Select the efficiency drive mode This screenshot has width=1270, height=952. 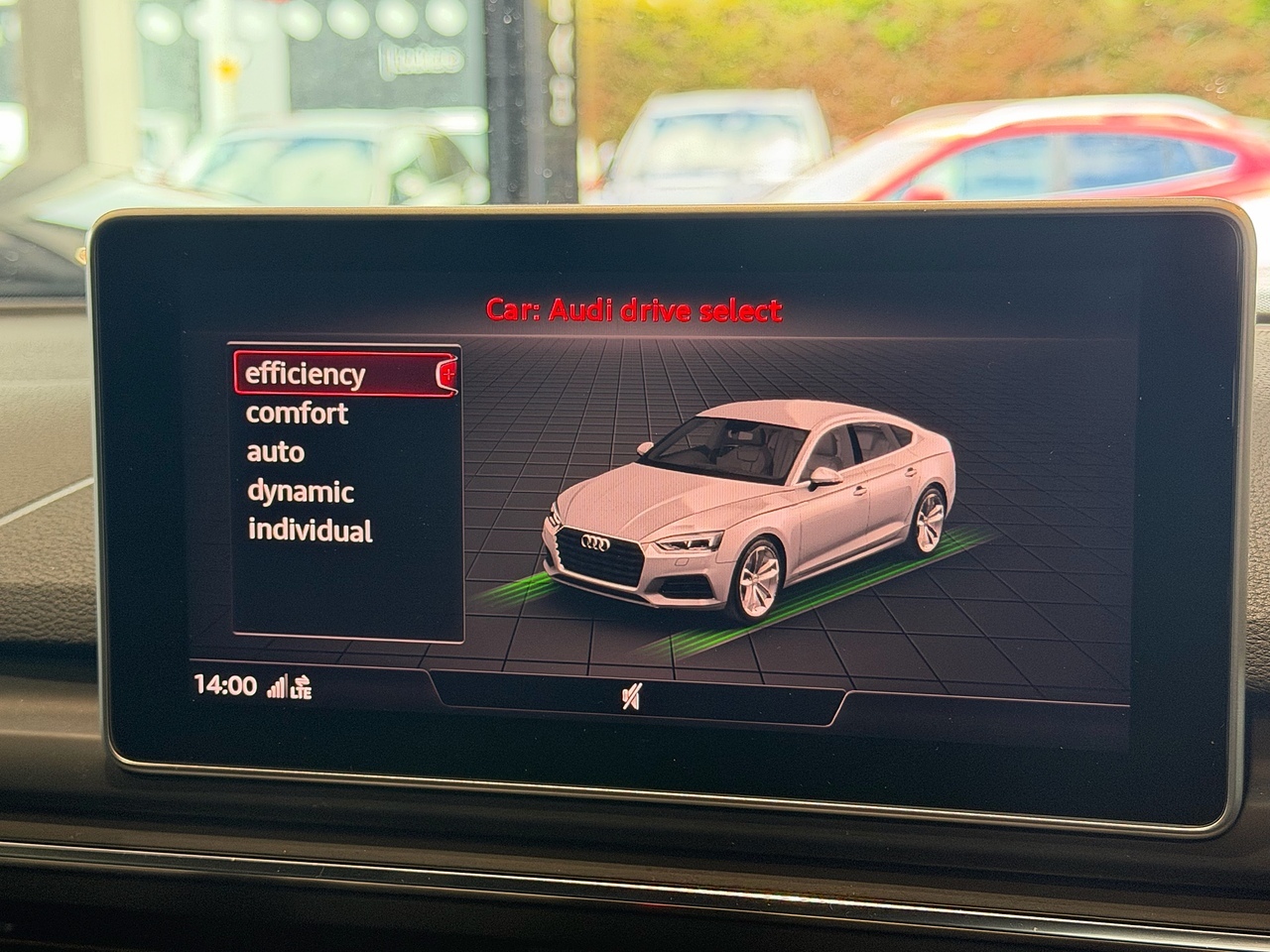306,374
